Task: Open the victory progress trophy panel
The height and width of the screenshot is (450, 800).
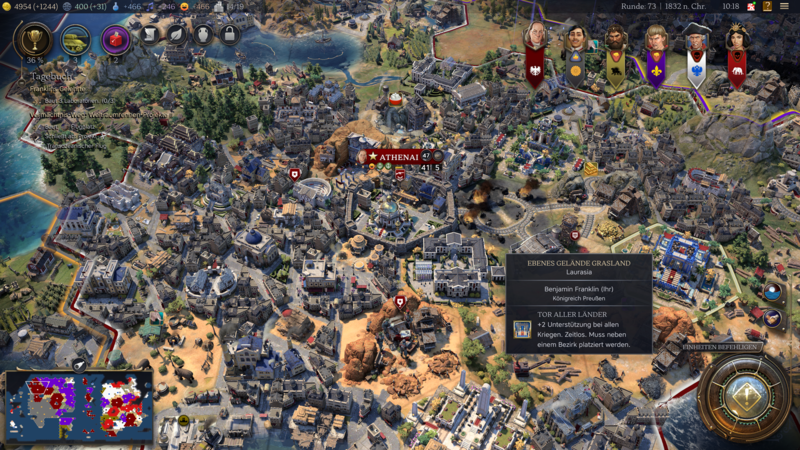Action: coord(35,40)
